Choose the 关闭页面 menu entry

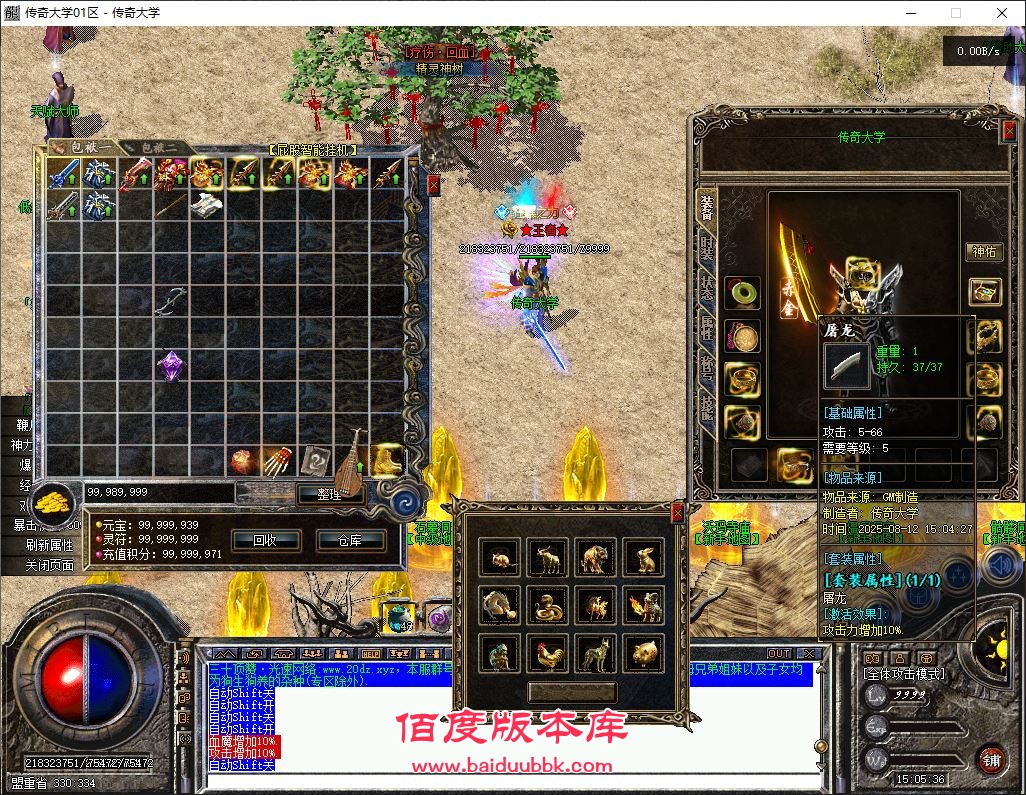(x=49, y=565)
